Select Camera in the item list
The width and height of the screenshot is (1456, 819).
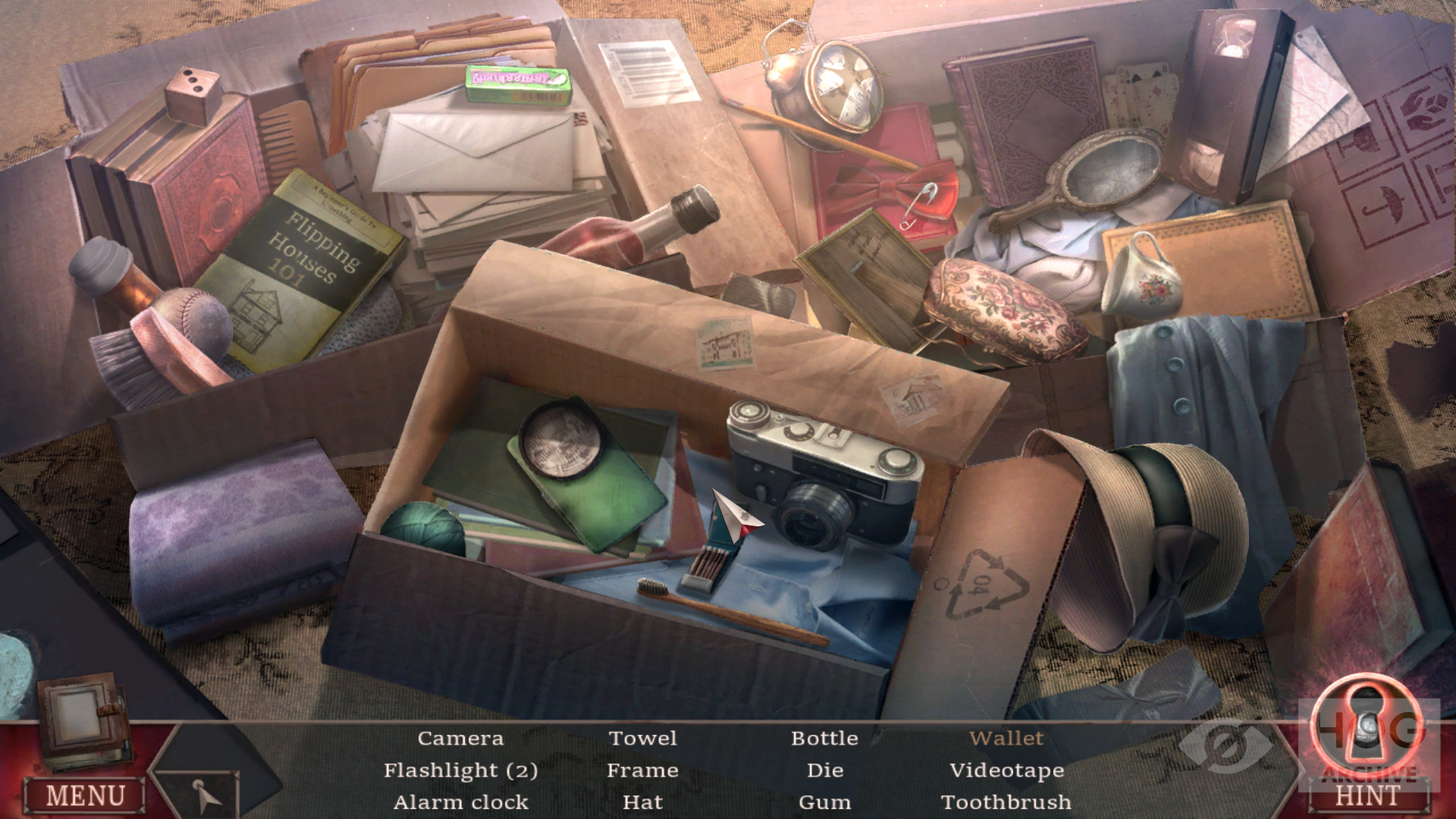coord(460,739)
